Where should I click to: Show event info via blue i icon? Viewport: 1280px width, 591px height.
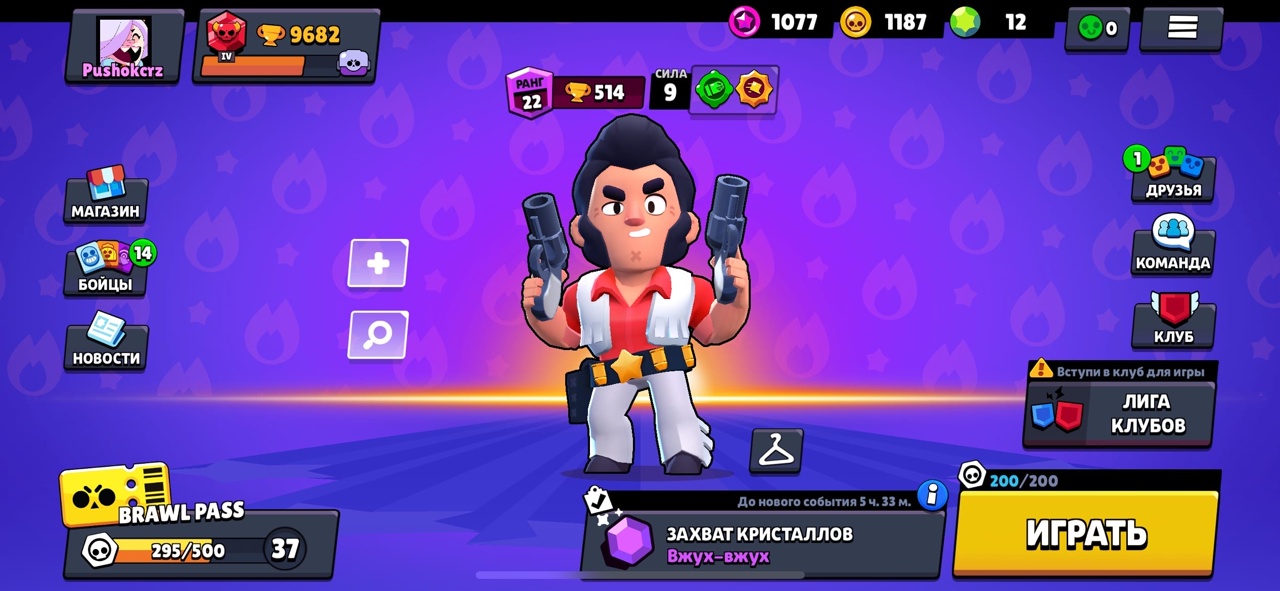click(932, 494)
